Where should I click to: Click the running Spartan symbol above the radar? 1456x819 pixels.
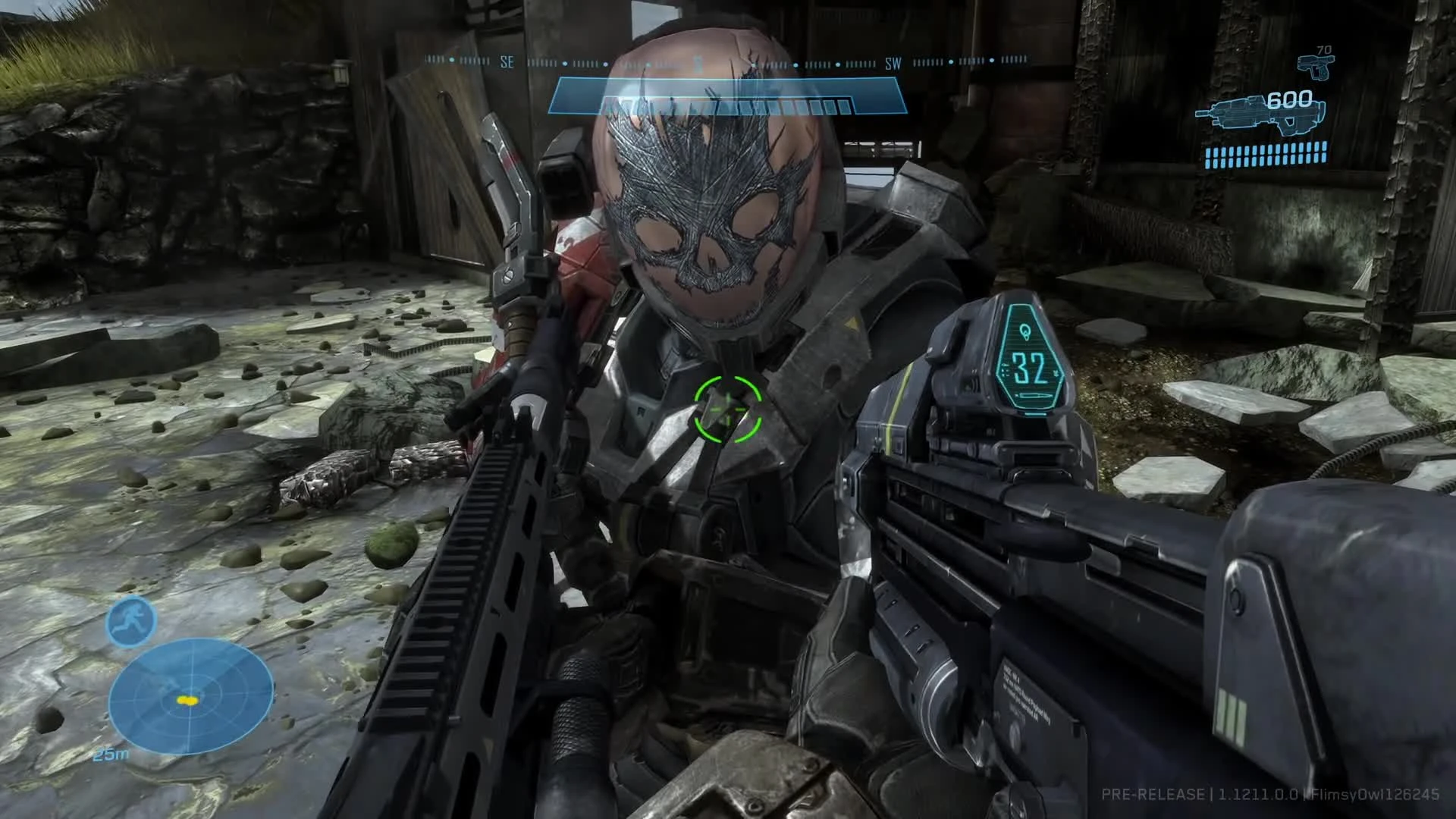click(x=130, y=620)
